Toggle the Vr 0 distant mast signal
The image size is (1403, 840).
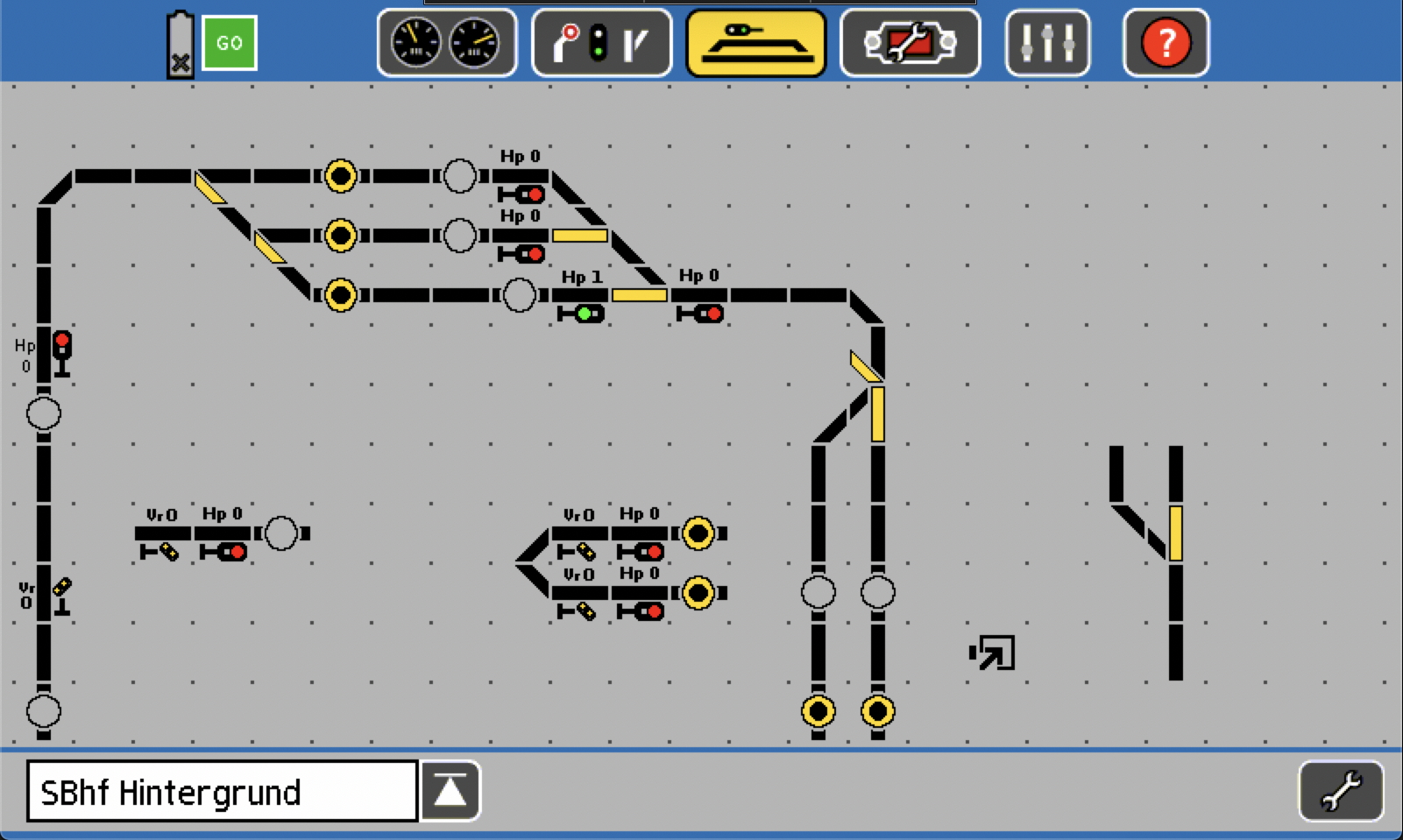coord(61,596)
